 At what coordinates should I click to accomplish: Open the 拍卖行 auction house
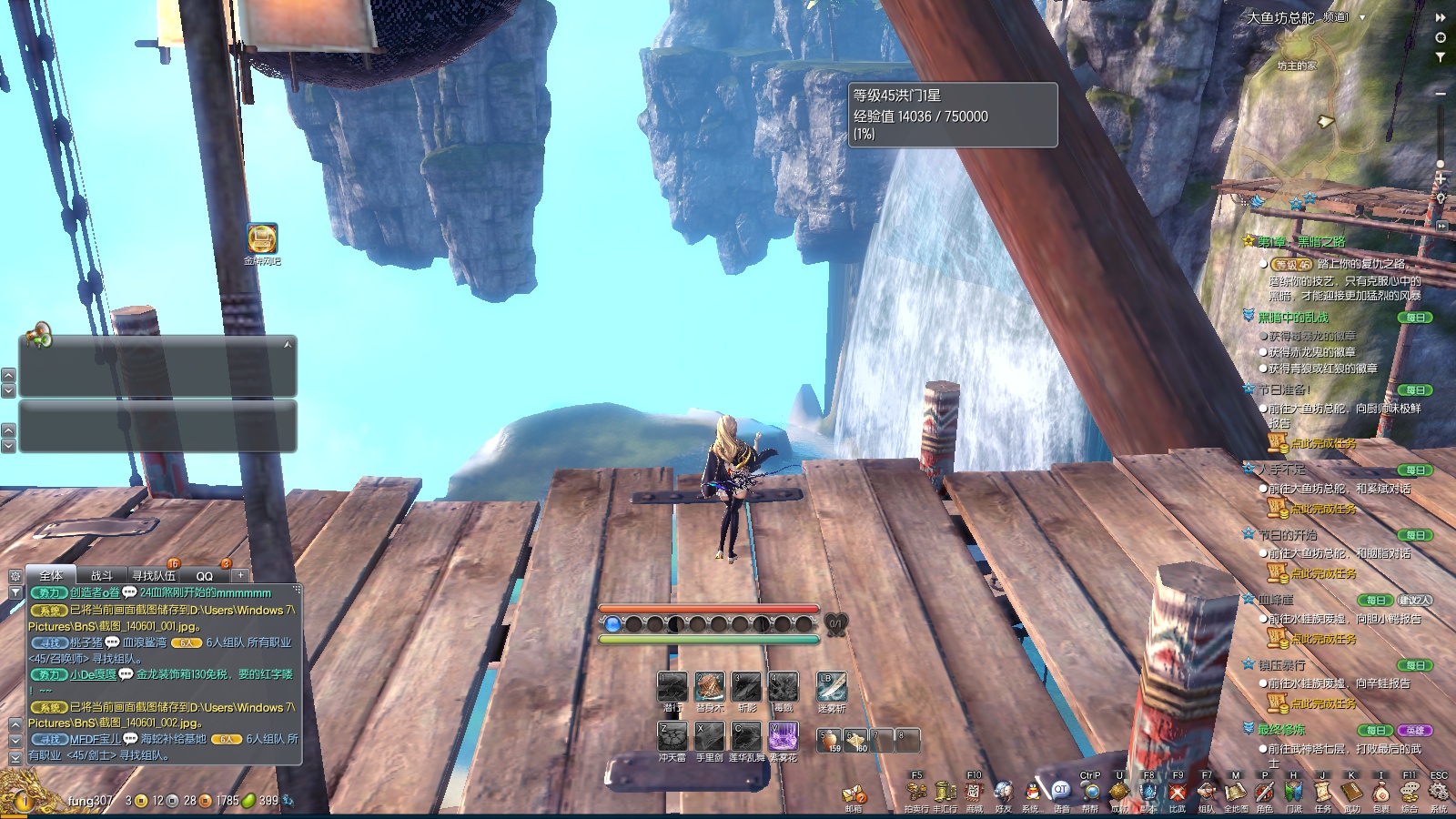(916, 793)
